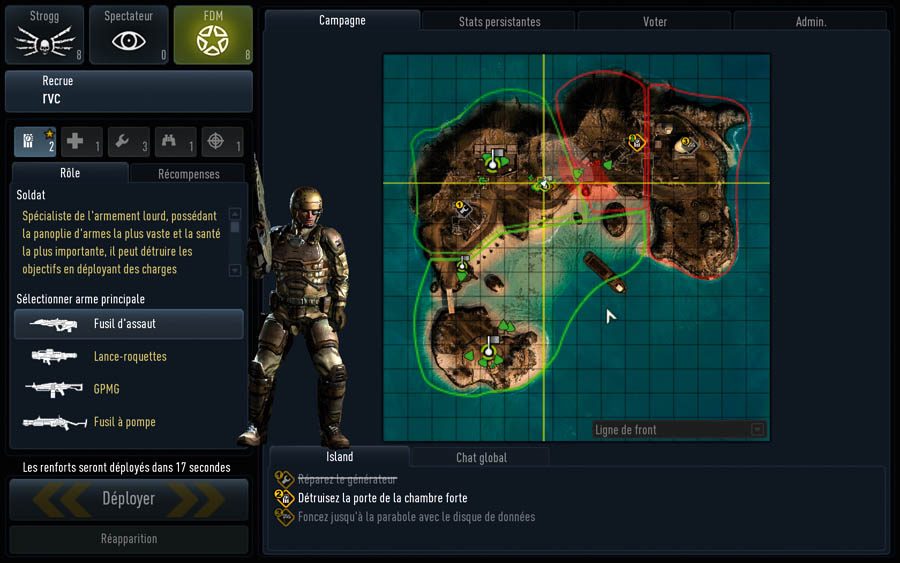Choose the binoculars Field Ops class

[x=175, y=142]
